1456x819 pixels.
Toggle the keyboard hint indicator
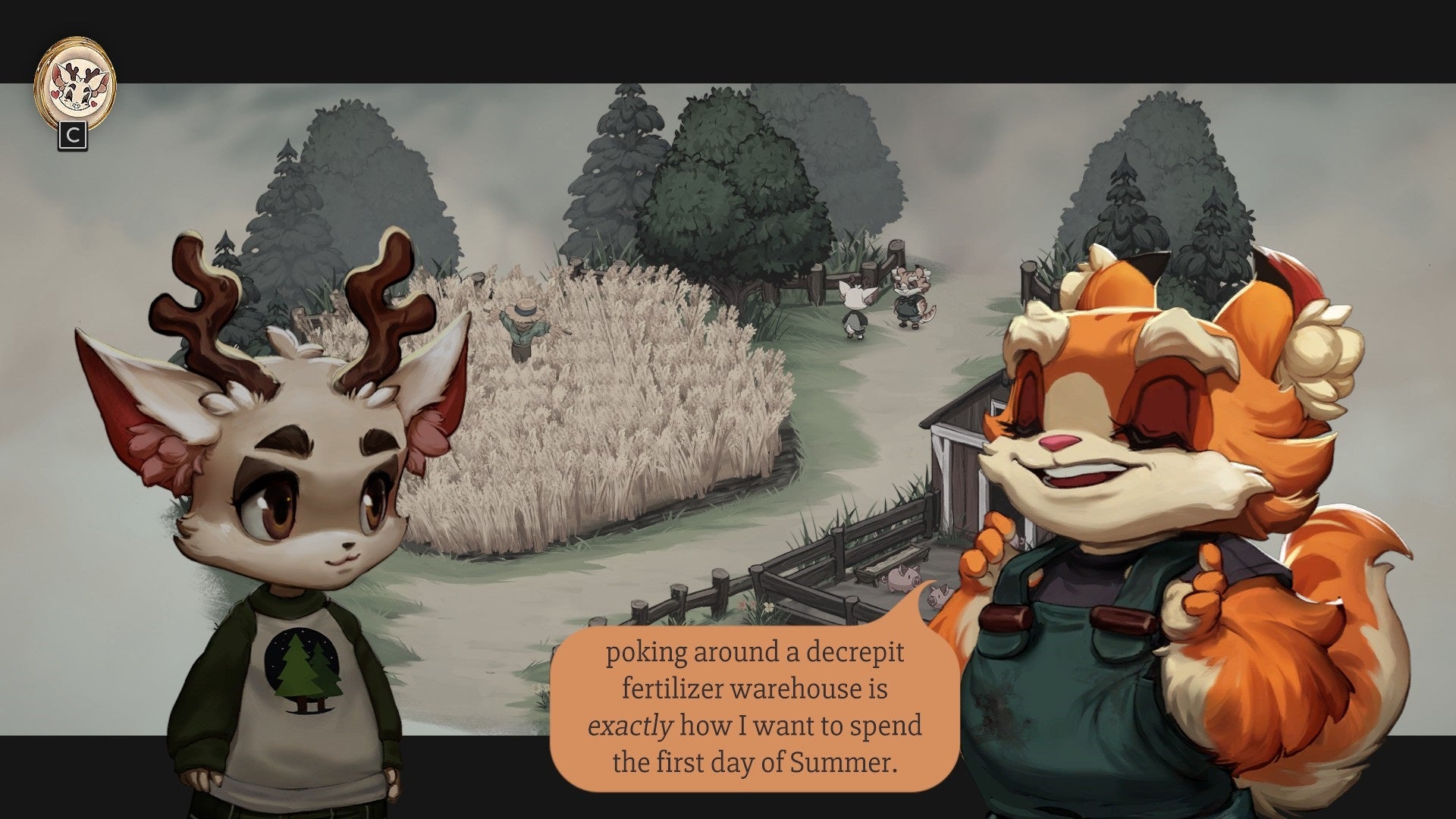coord(72,135)
